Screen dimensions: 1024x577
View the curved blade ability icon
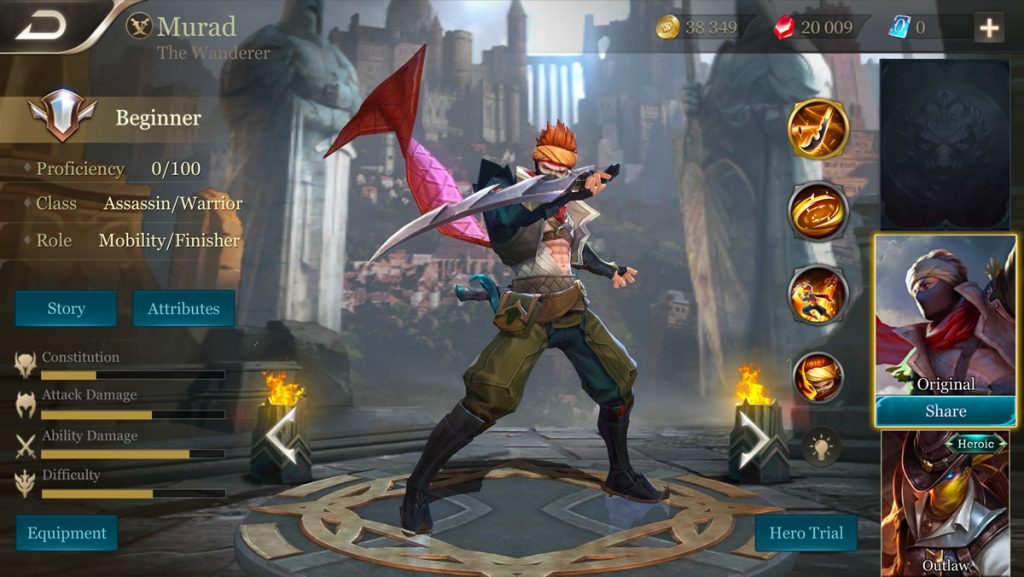(x=818, y=129)
